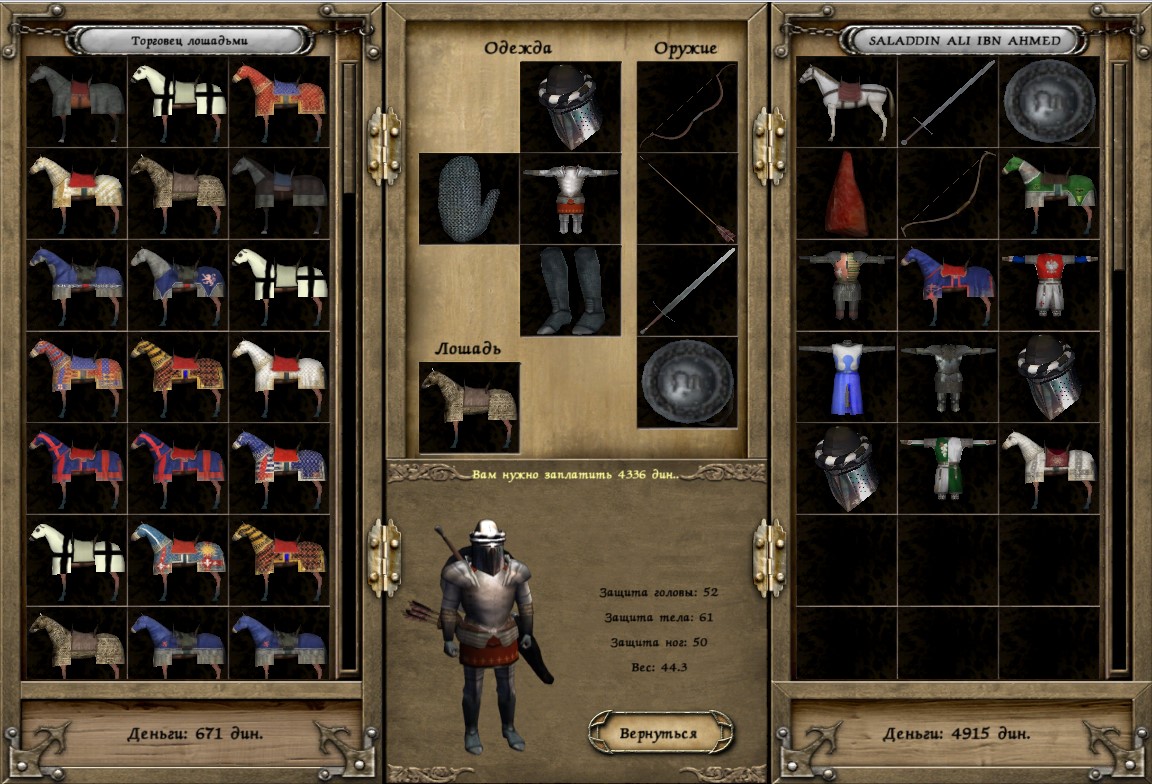Image resolution: width=1152 pixels, height=784 pixels.
Task: Choose the green caparisoned horse in Saladin's inventory
Action: click(1049, 194)
